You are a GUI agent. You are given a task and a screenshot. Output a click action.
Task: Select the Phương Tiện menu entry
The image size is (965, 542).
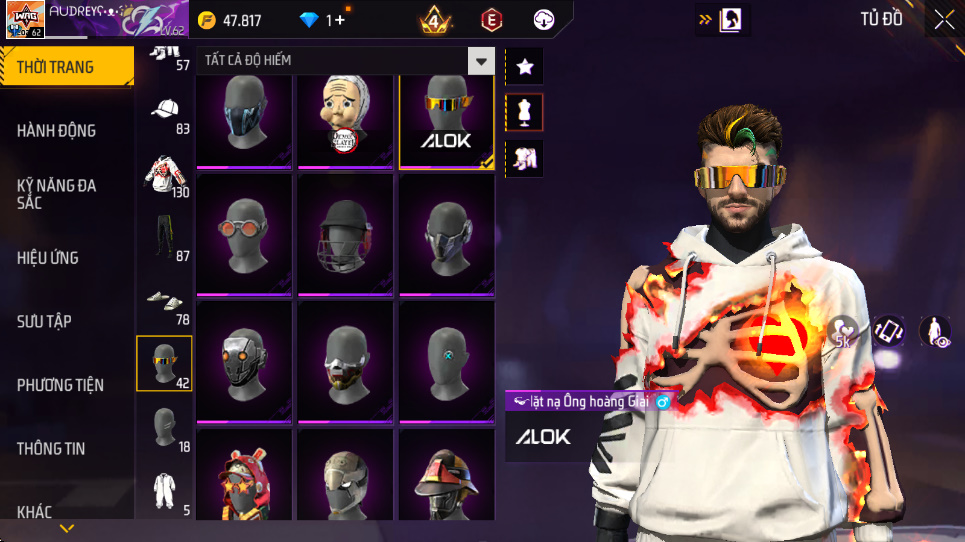point(60,385)
